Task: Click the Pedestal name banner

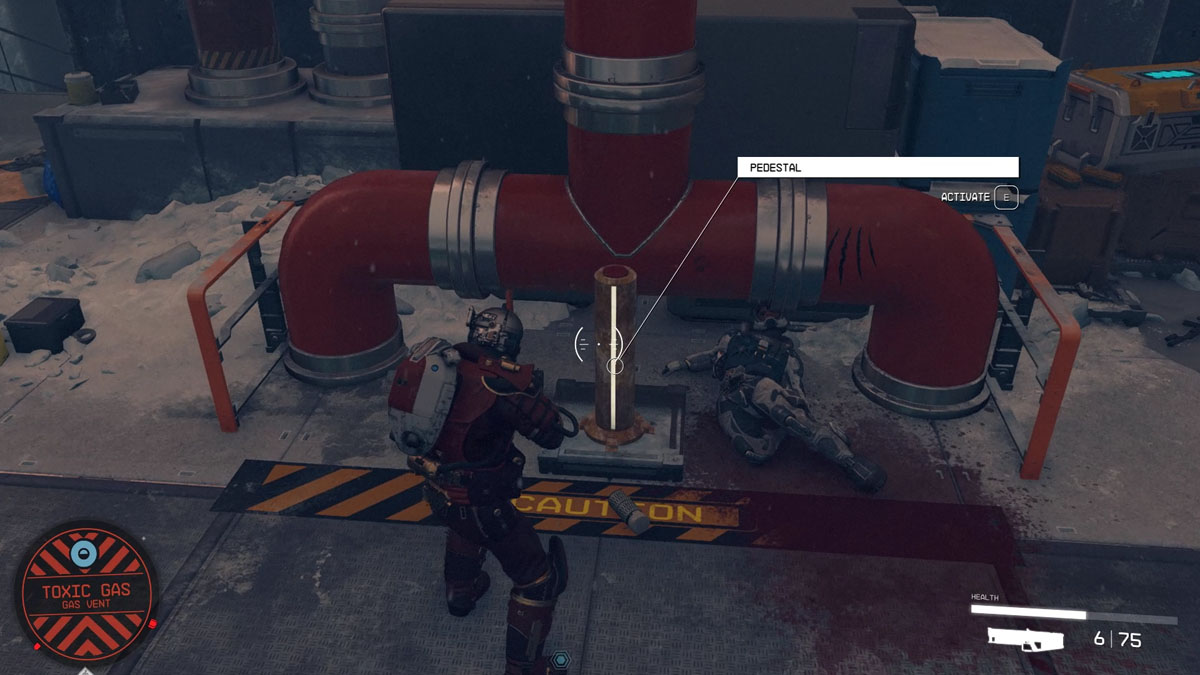Action: coord(877,168)
